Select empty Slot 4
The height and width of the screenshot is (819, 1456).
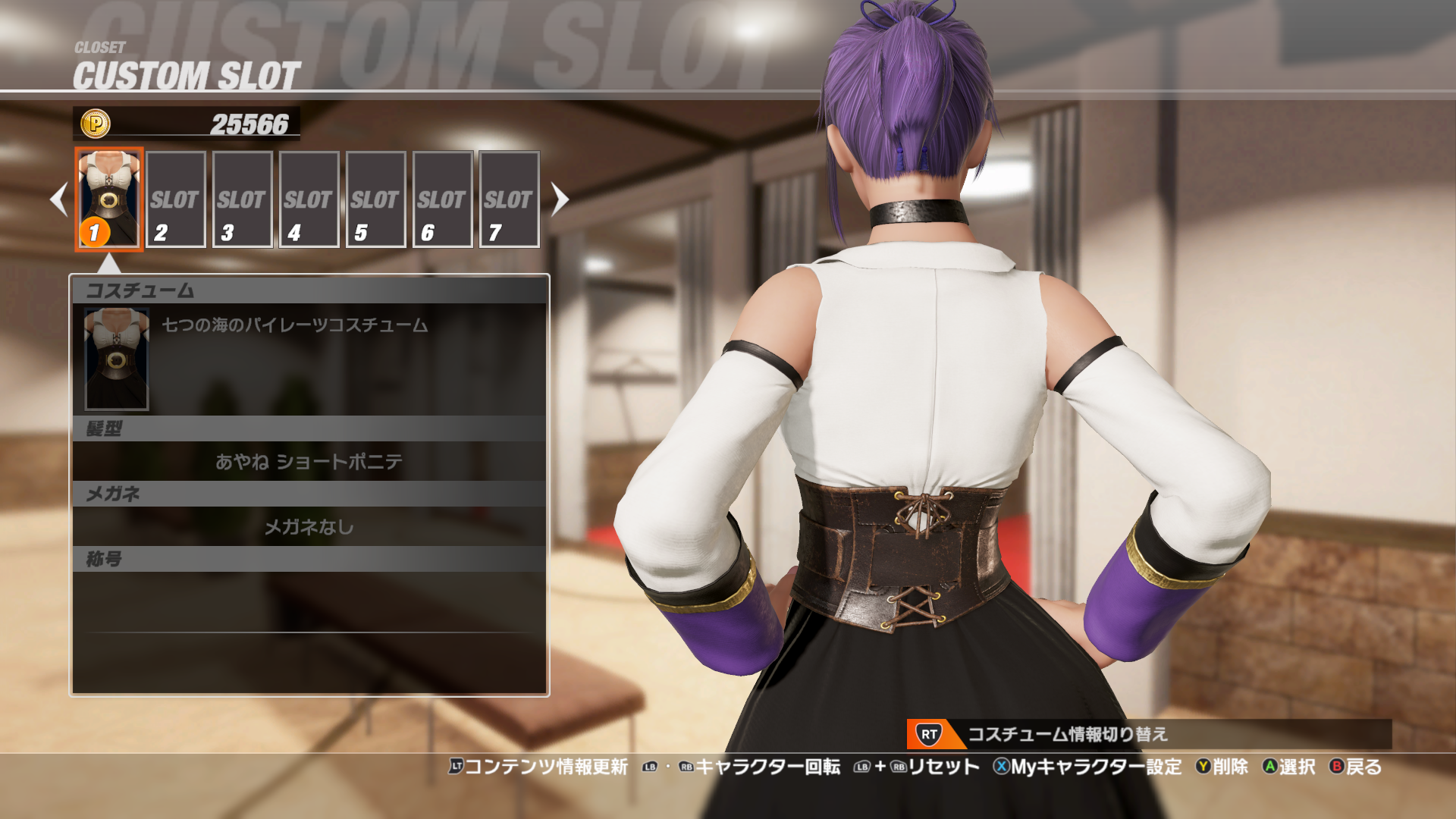pyautogui.click(x=309, y=199)
